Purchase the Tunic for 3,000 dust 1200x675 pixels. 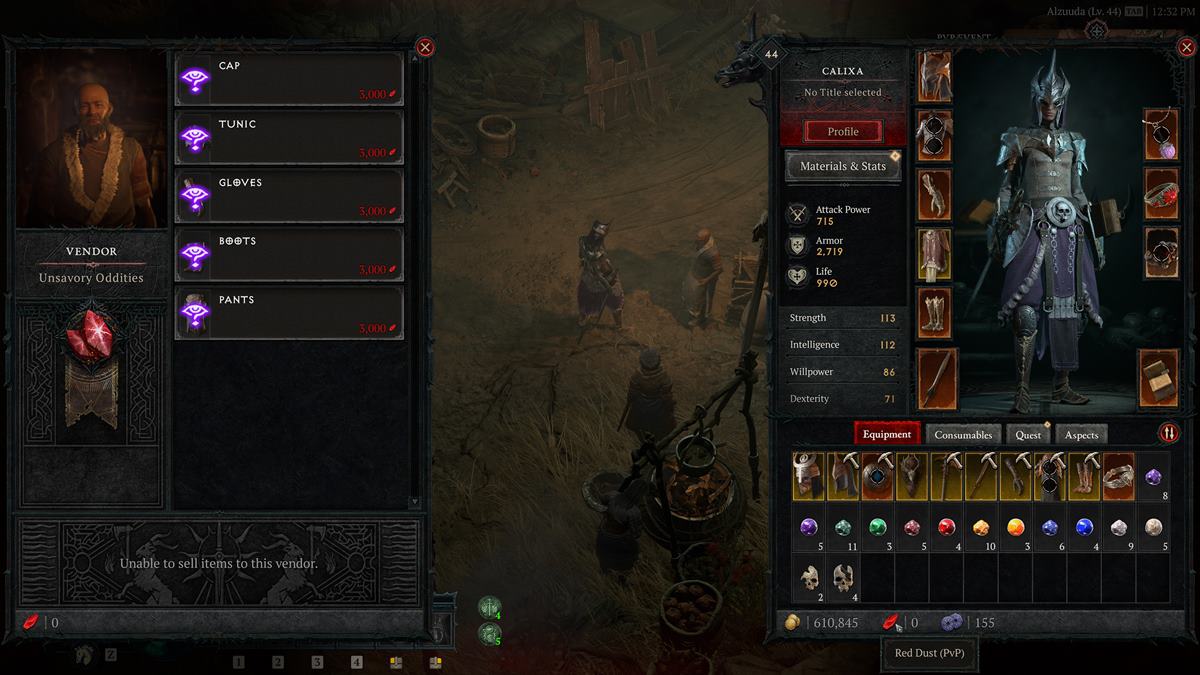click(289, 137)
